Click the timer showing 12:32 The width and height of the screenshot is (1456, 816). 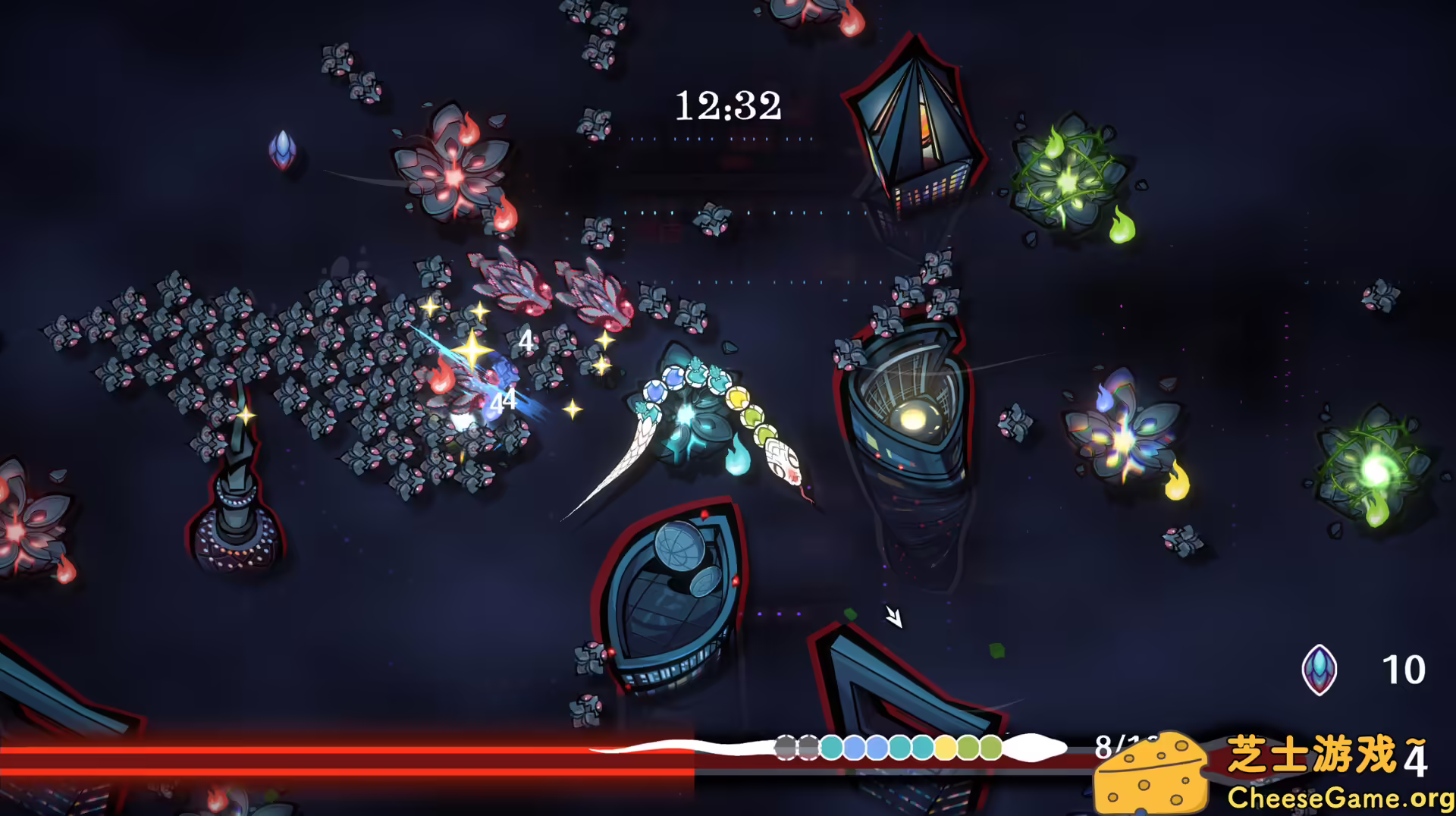pyautogui.click(x=728, y=106)
